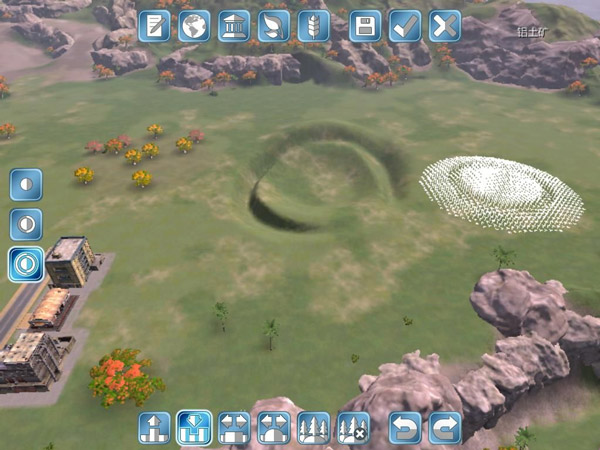Select the smallest brush size circle
This screenshot has width=600, height=450.
pos(26,184)
